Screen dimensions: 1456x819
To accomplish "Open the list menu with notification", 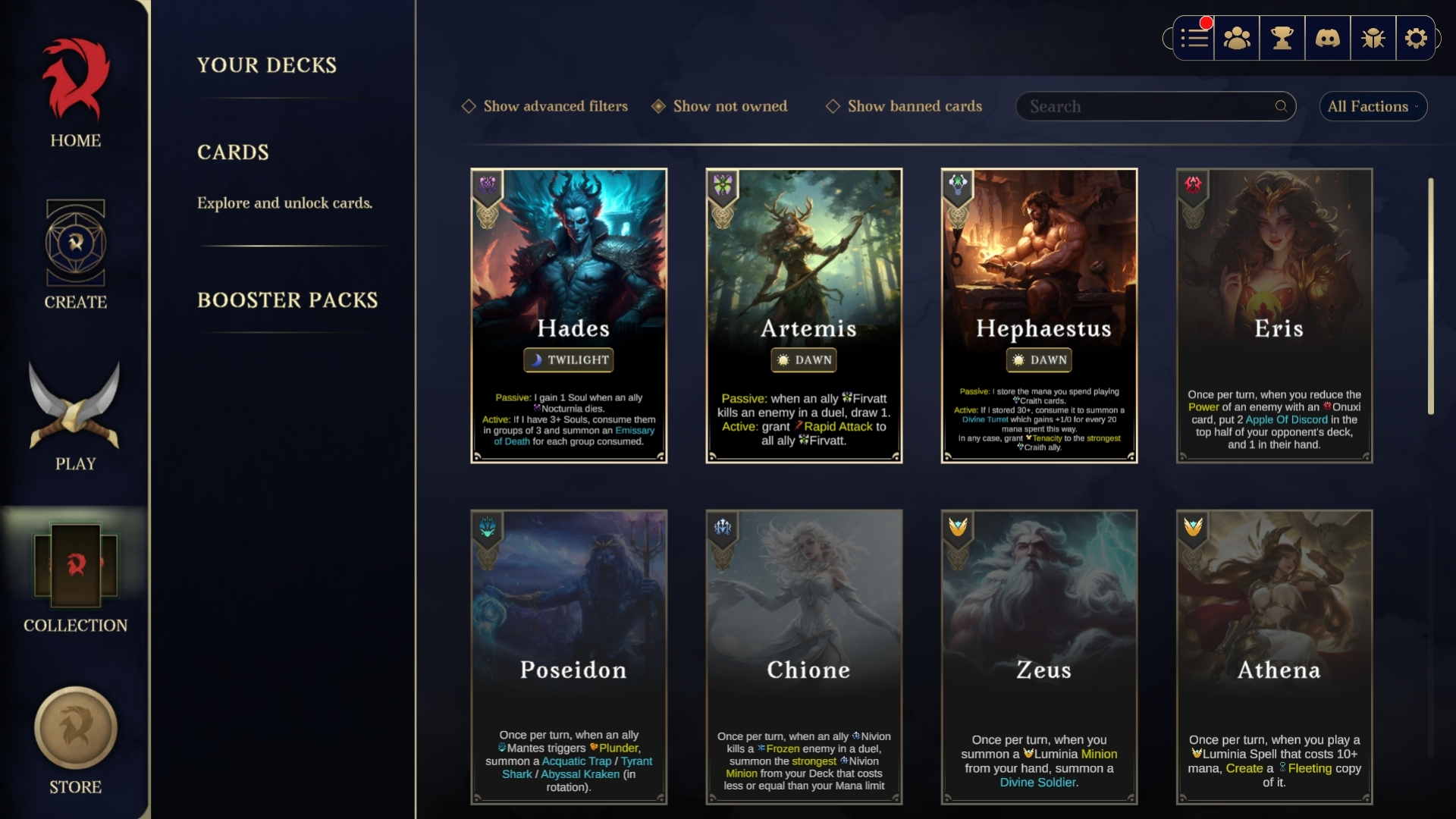I will pyautogui.click(x=1194, y=38).
